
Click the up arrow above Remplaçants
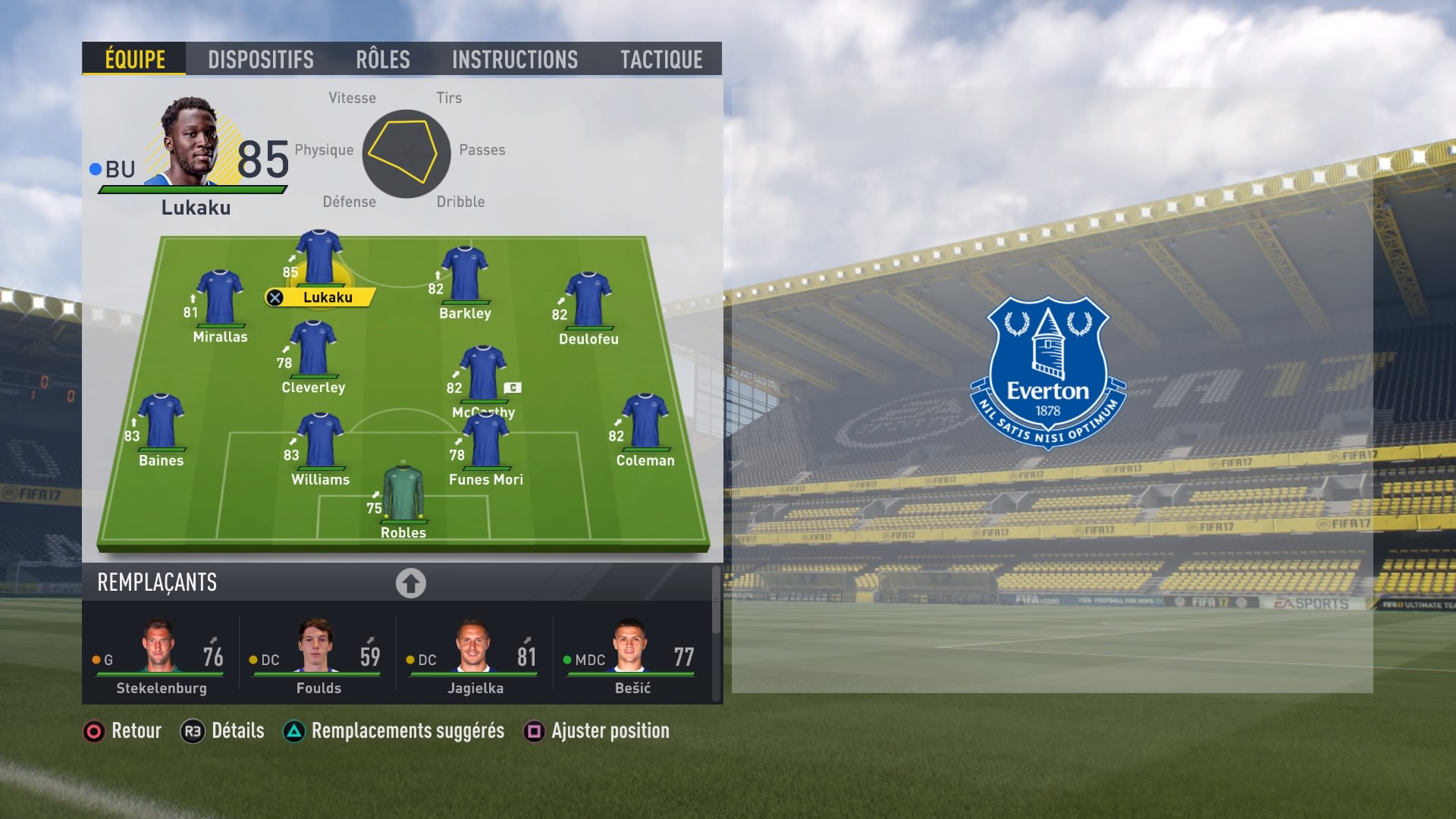410,583
